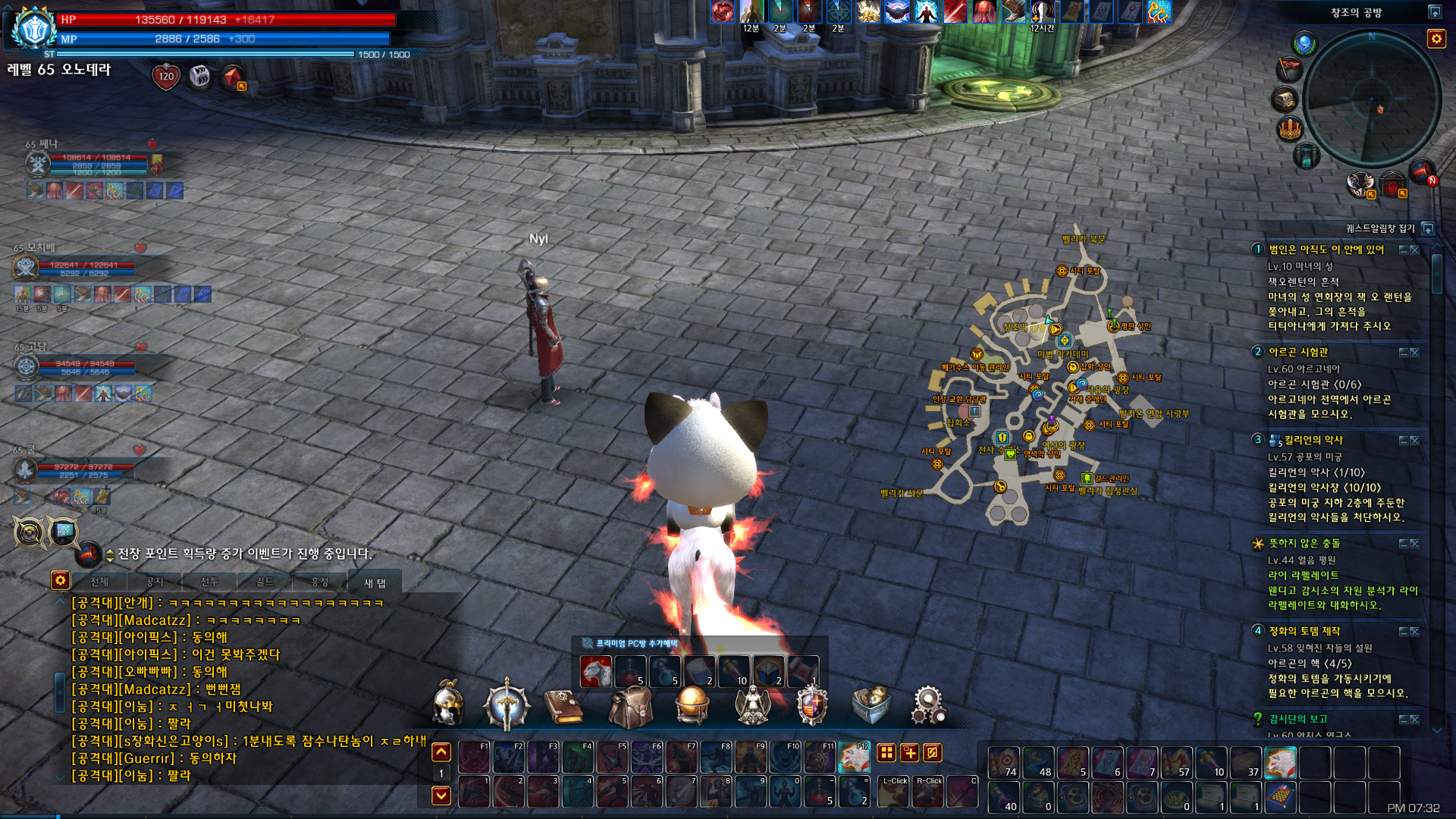
Task: Switch to the 전체 chat tab
Action: [x=99, y=582]
